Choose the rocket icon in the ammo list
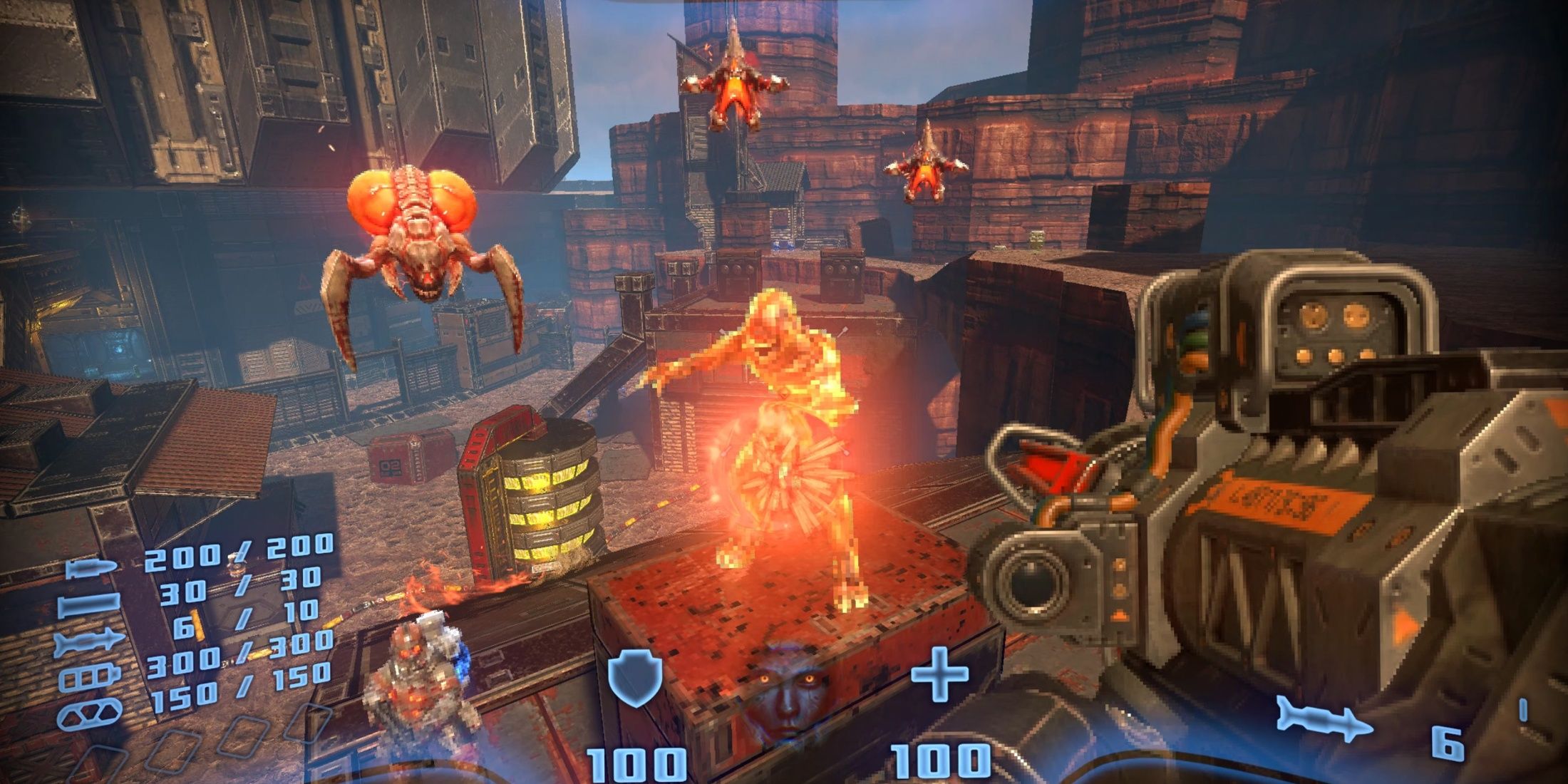The width and height of the screenshot is (1568, 784). click(x=89, y=642)
